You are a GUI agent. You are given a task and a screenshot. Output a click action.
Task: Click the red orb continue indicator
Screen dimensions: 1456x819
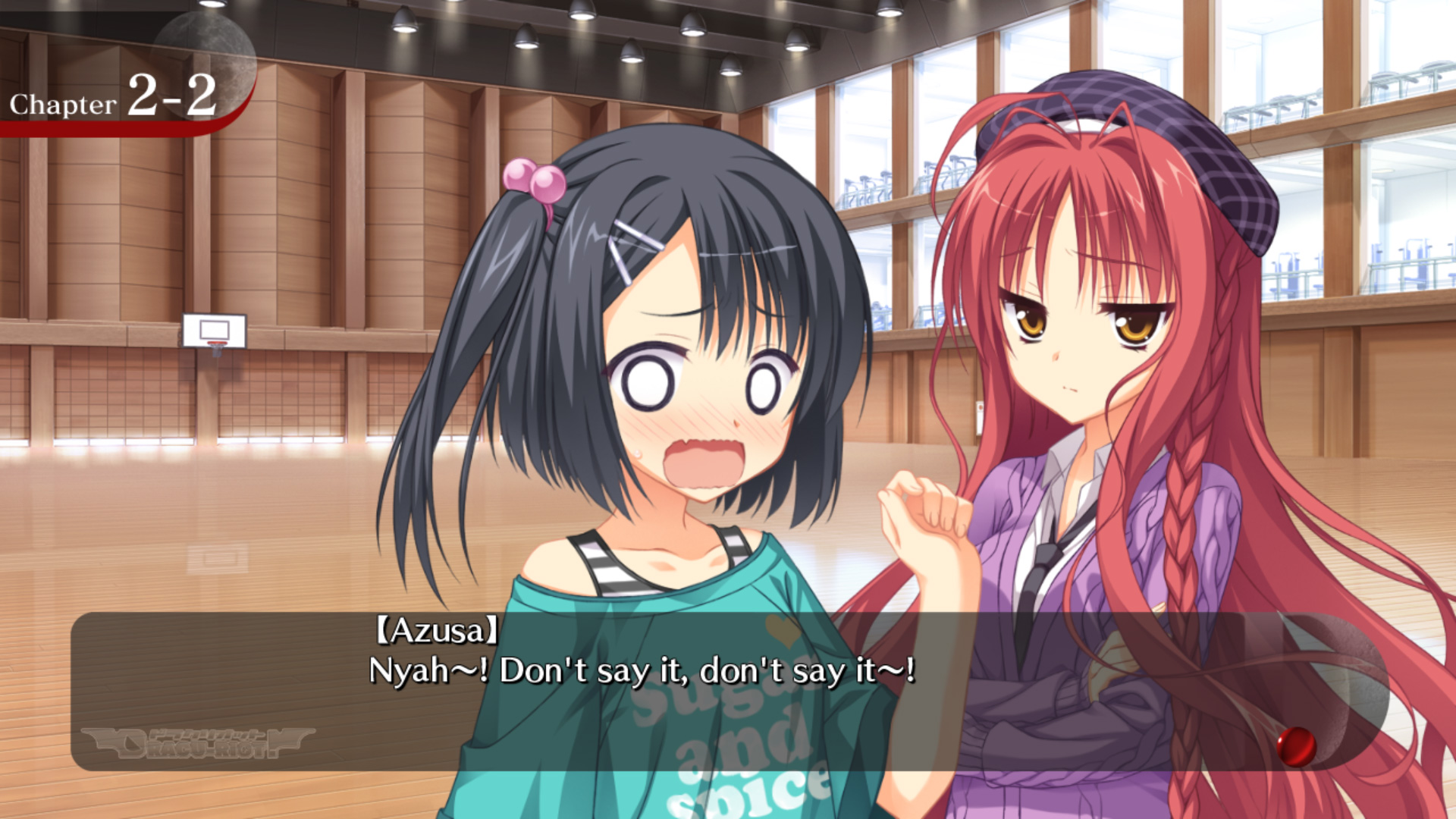tap(1296, 745)
